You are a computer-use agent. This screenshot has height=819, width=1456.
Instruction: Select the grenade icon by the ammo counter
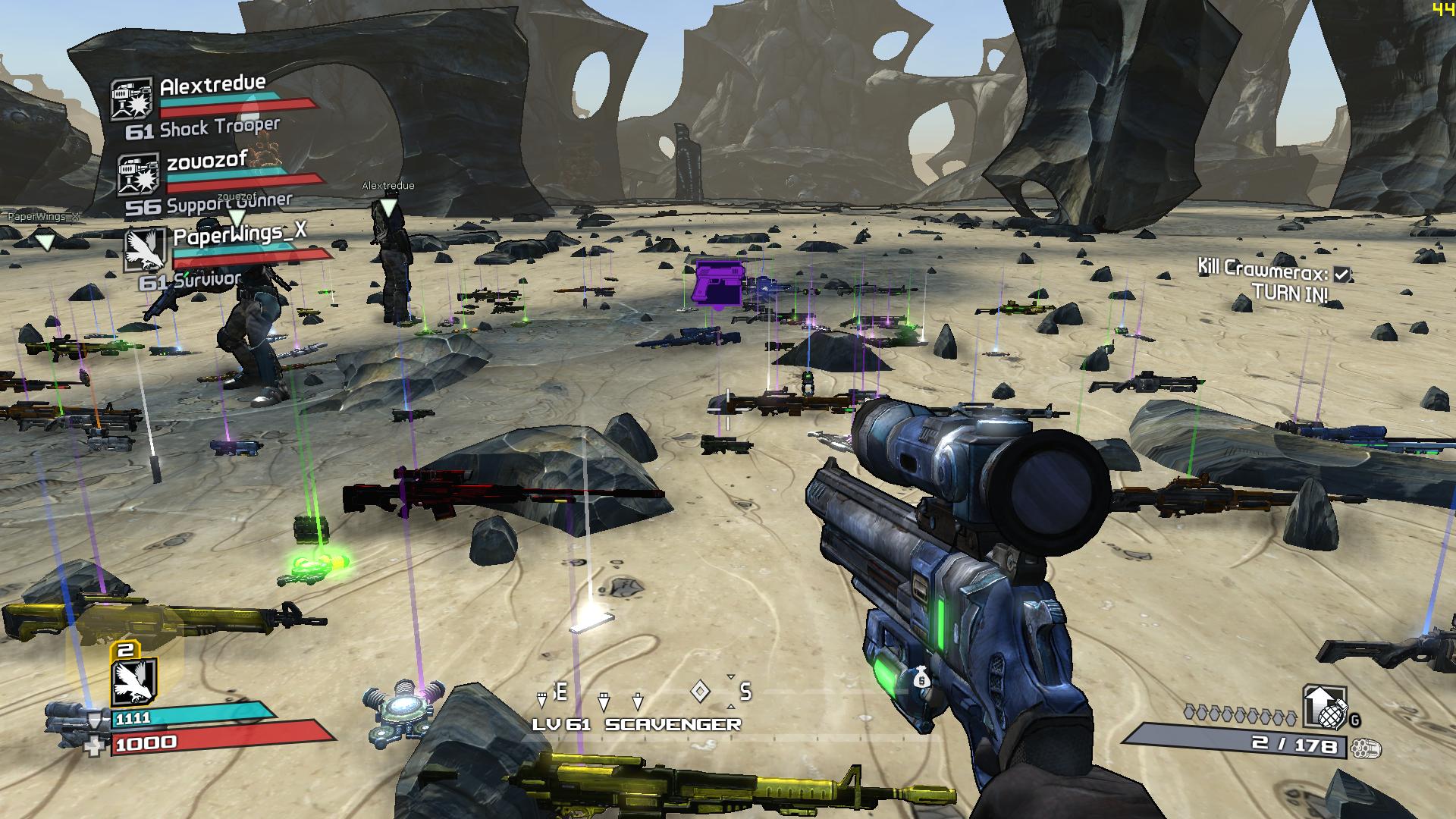pos(1324,708)
